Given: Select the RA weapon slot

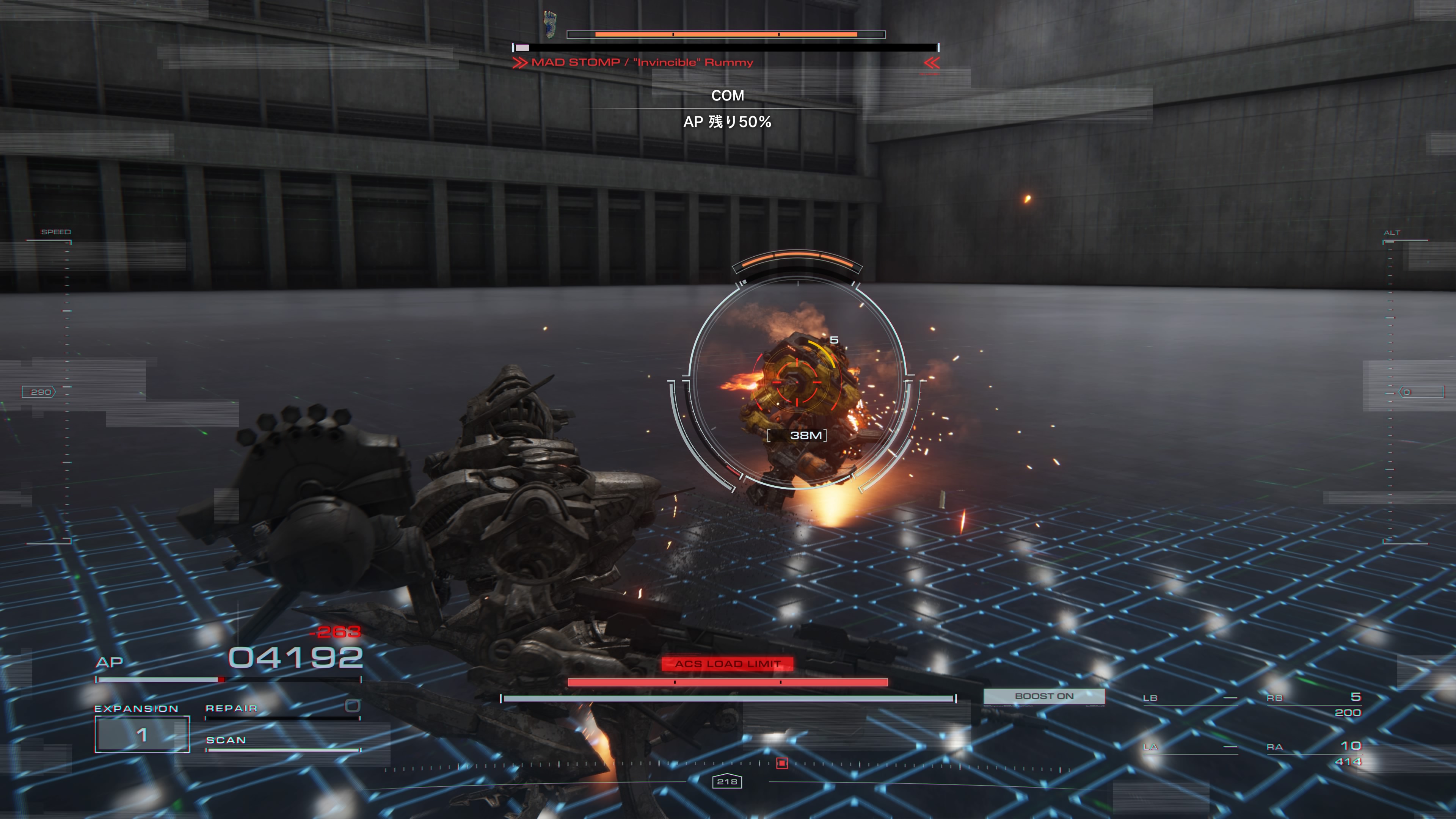Looking at the screenshot, I should [x=1313, y=753].
